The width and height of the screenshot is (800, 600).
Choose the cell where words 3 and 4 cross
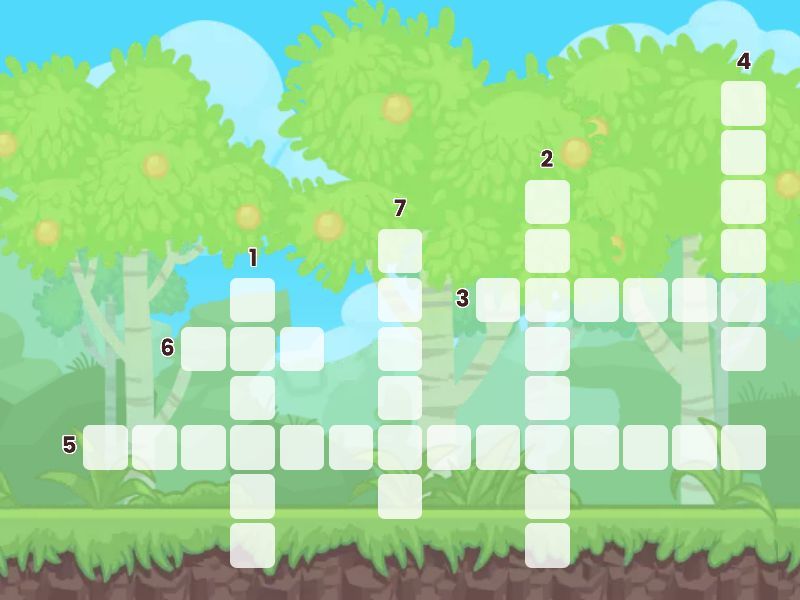tap(743, 300)
